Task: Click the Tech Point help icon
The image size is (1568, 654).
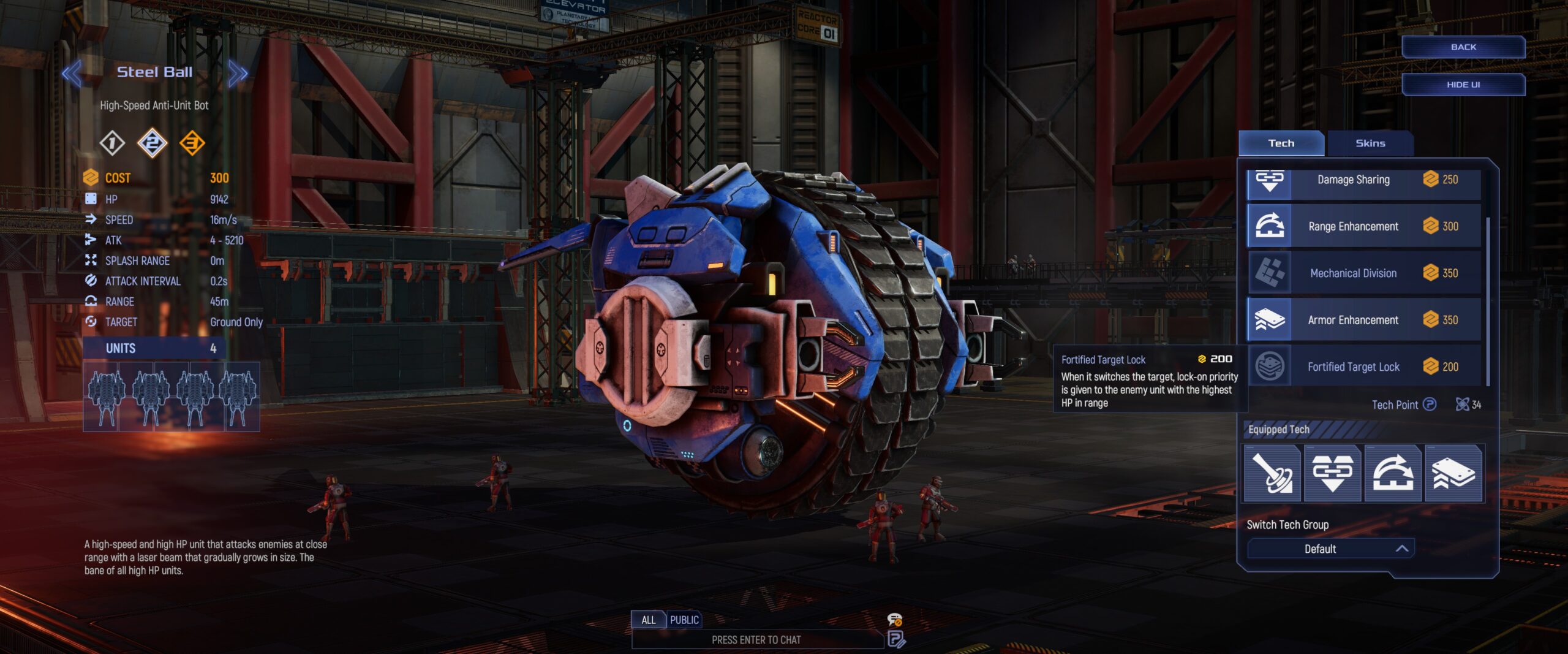Action: (1430, 405)
